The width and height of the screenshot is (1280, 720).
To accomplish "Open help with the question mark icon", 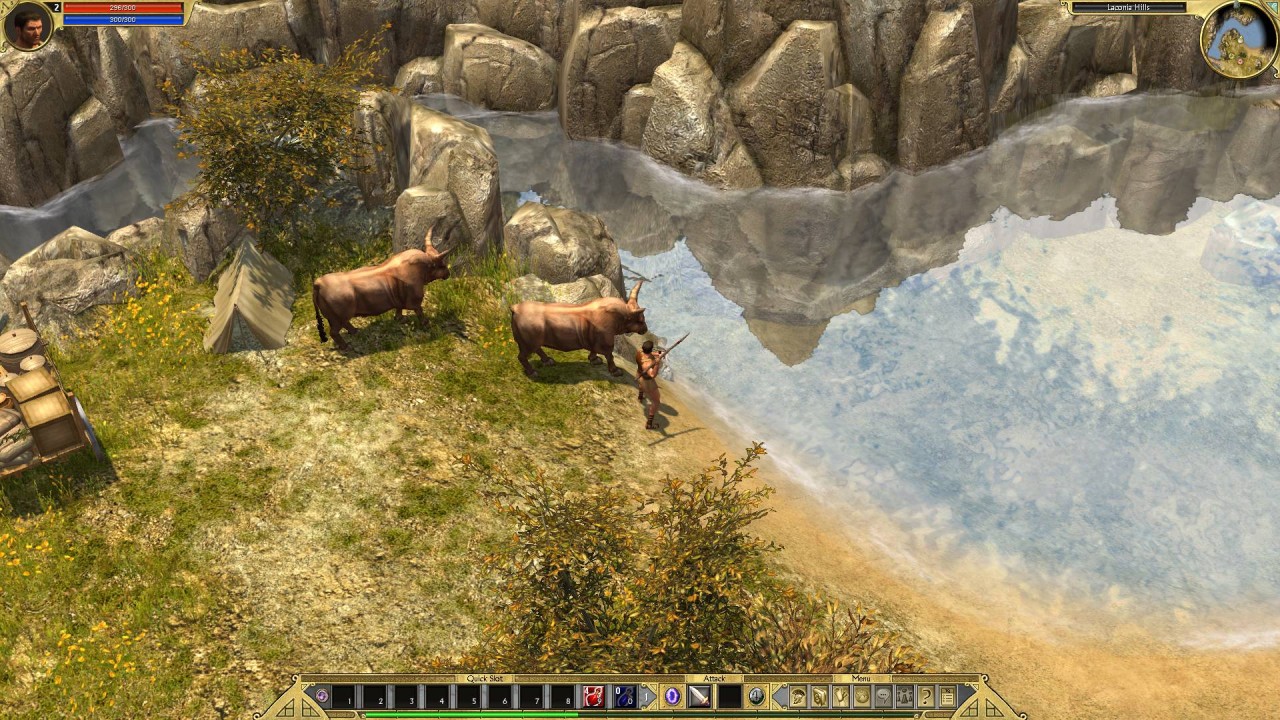I will pos(925,697).
